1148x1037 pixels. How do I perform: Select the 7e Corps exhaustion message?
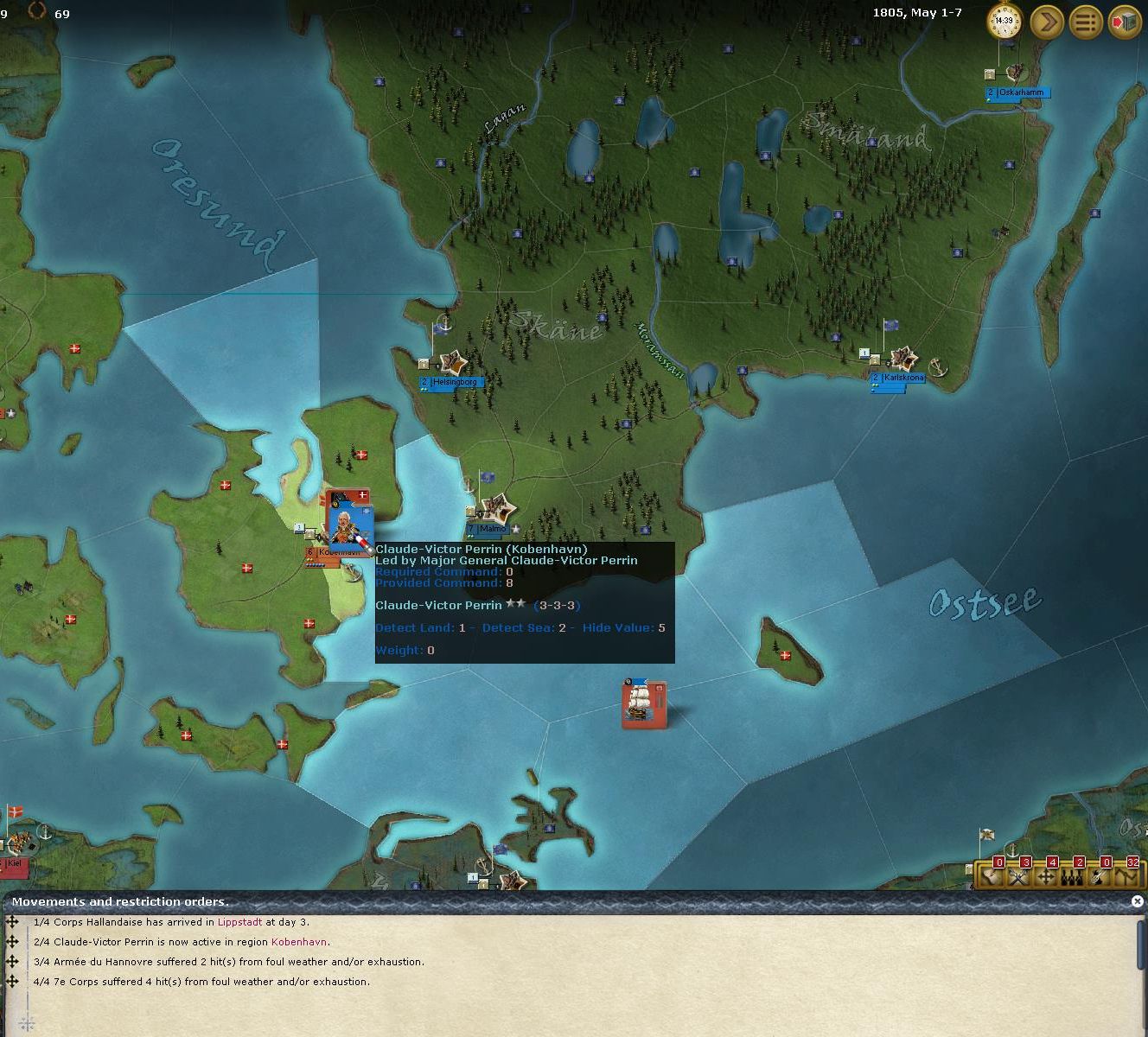[201, 982]
